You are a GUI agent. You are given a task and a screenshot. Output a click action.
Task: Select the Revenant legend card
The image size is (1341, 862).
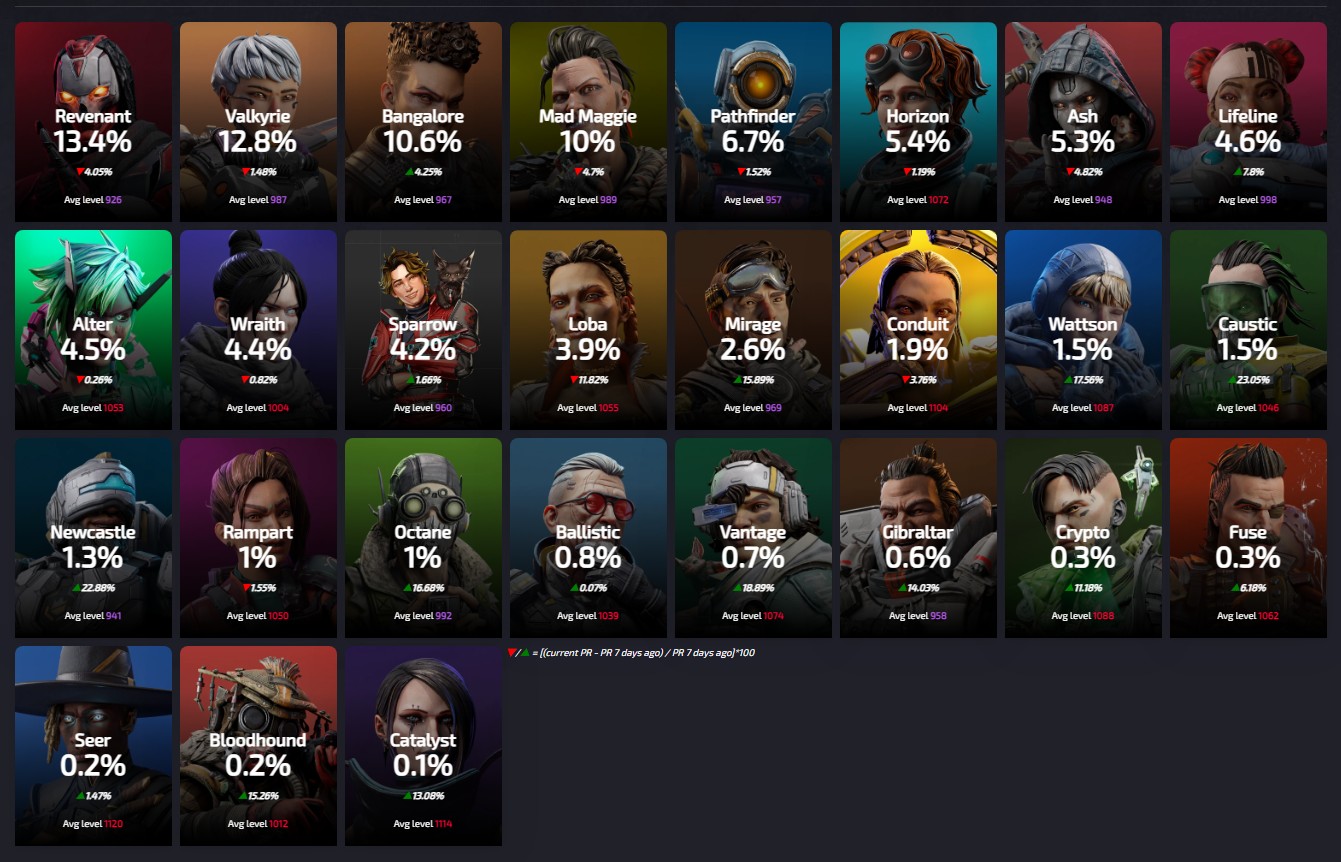tap(93, 122)
